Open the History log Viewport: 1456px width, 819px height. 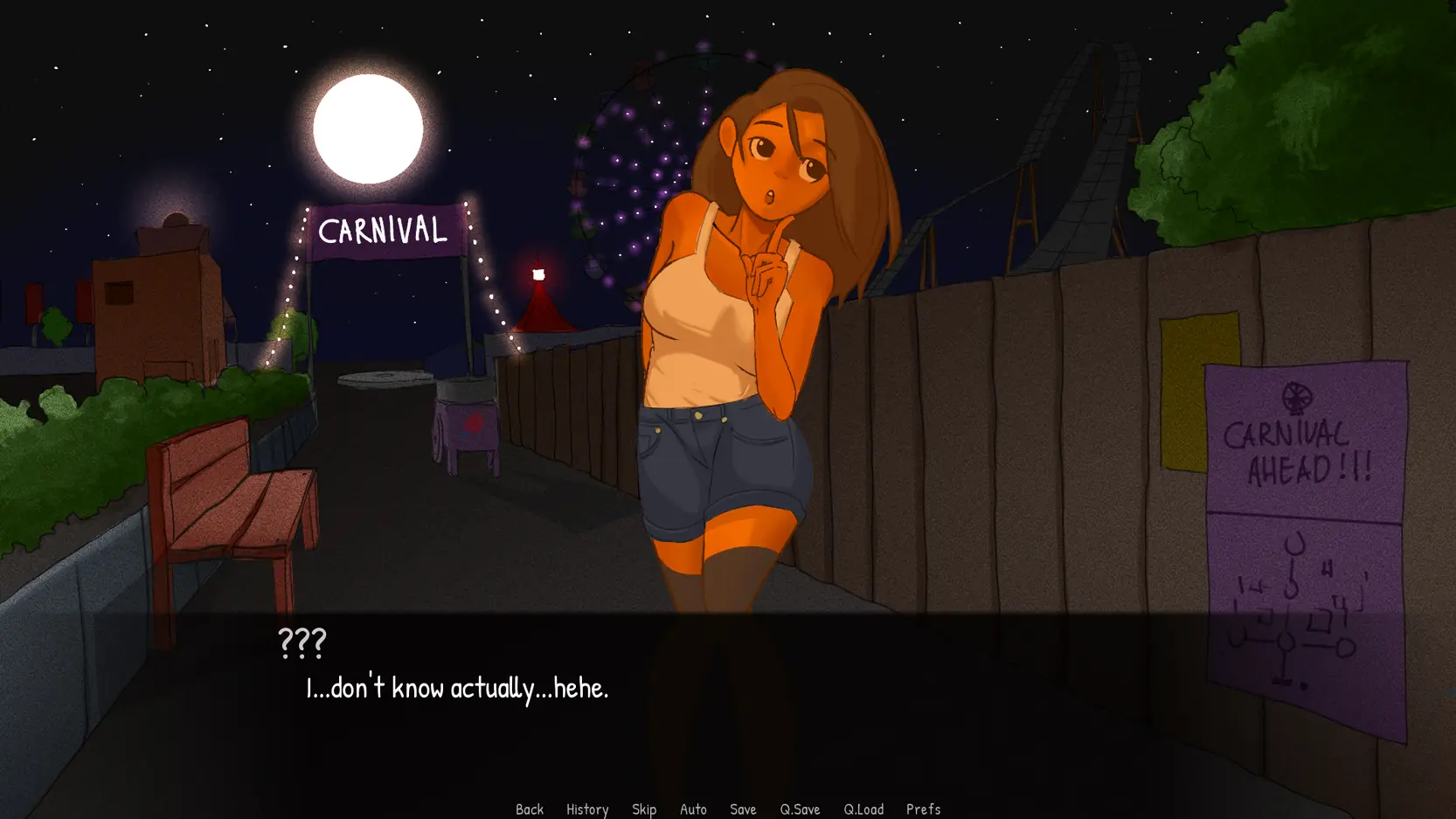click(x=587, y=809)
